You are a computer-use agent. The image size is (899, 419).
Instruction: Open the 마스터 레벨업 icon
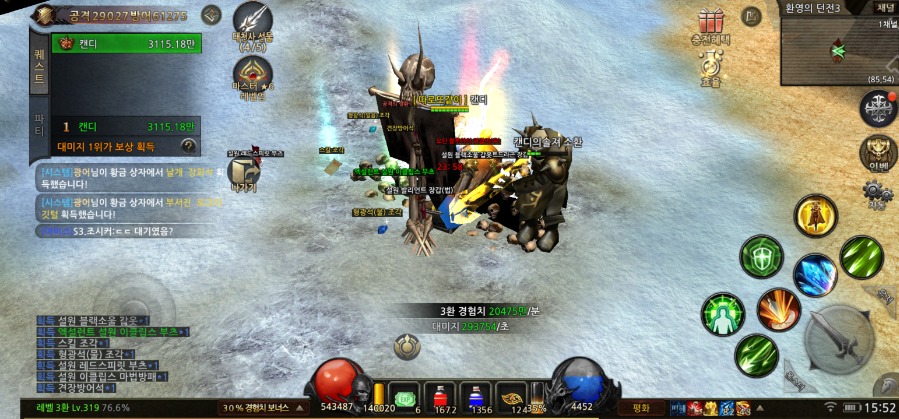point(252,78)
